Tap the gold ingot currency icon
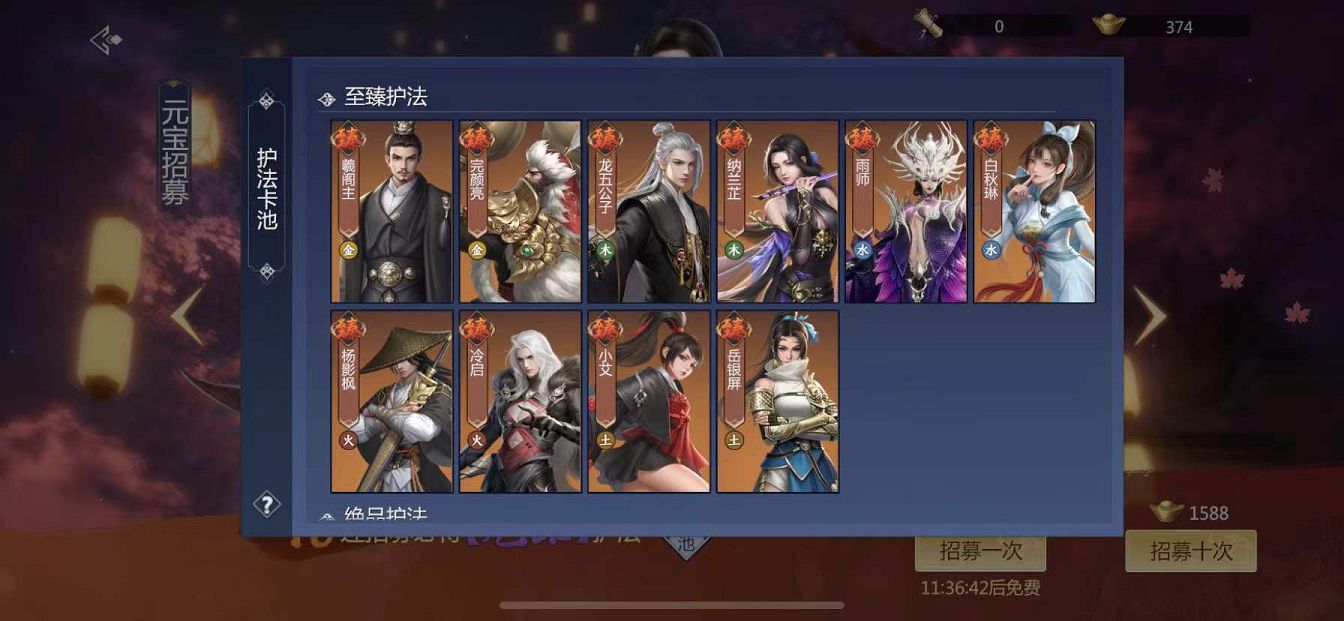1344x621 pixels. (1109, 26)
